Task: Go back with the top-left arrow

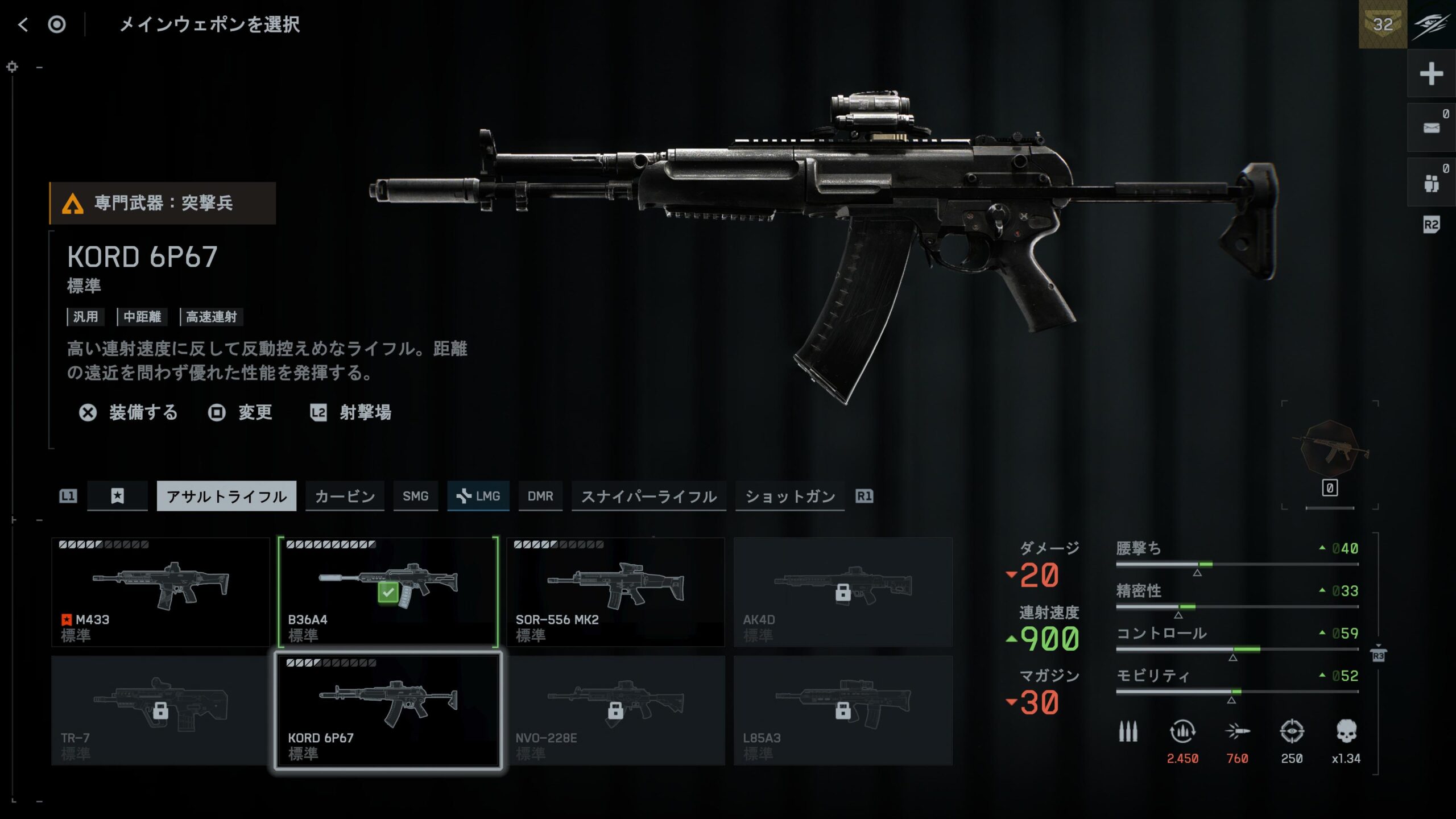Action: (23, 24)
